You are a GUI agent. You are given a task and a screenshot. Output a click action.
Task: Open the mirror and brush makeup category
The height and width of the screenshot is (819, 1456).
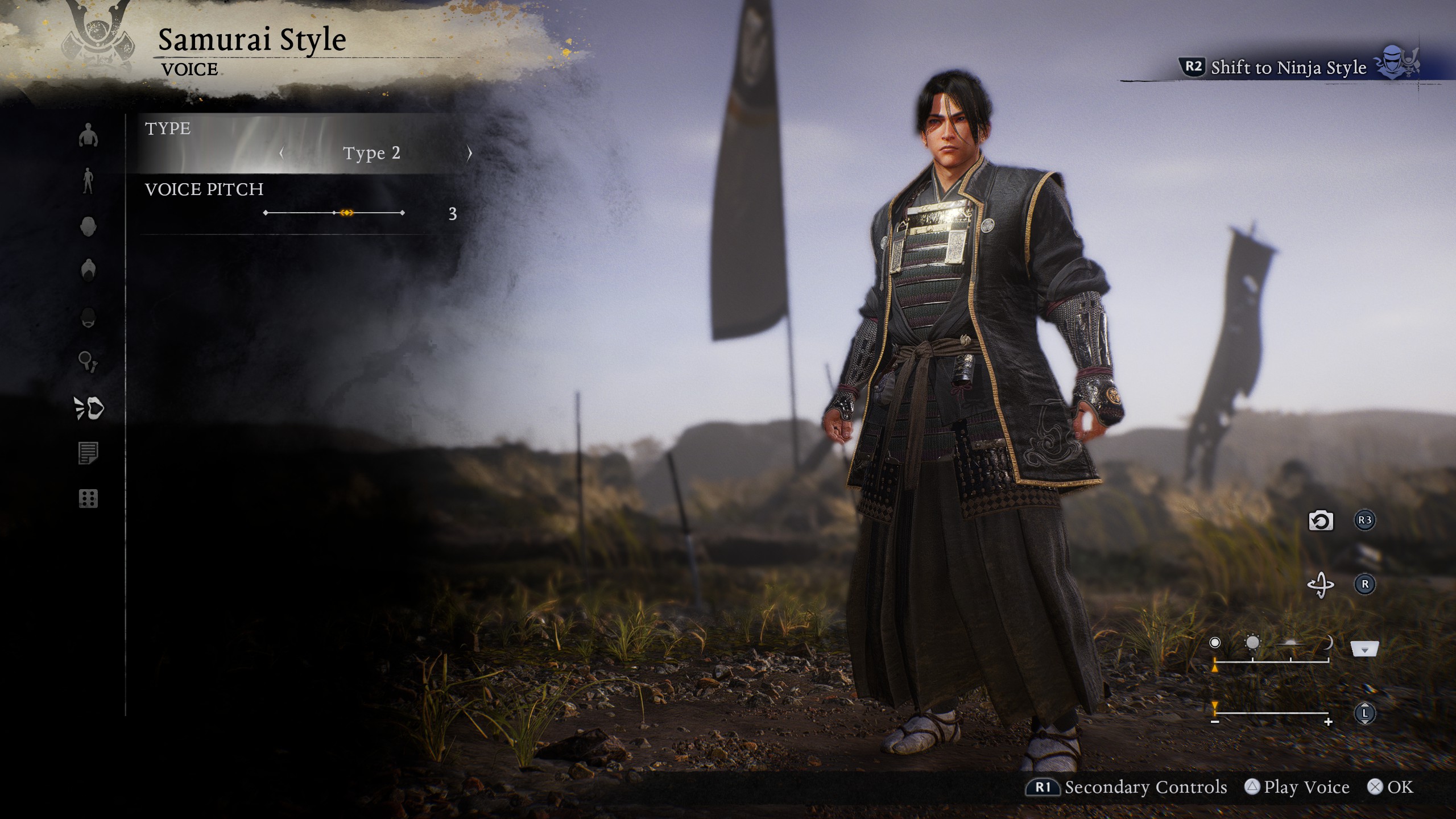tap(88, 362)
